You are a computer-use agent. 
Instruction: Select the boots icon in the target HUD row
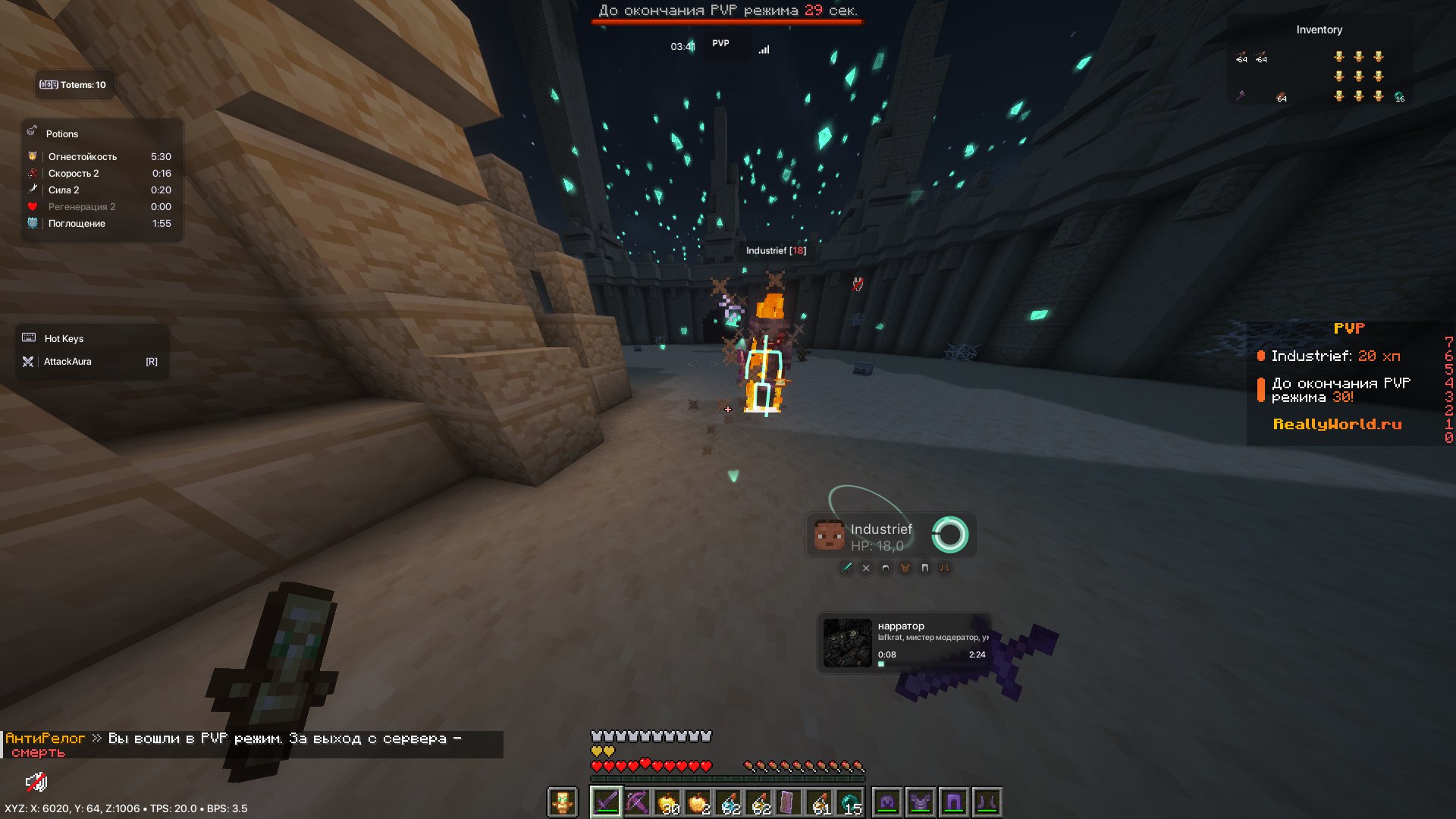click(x=945, y=568)
